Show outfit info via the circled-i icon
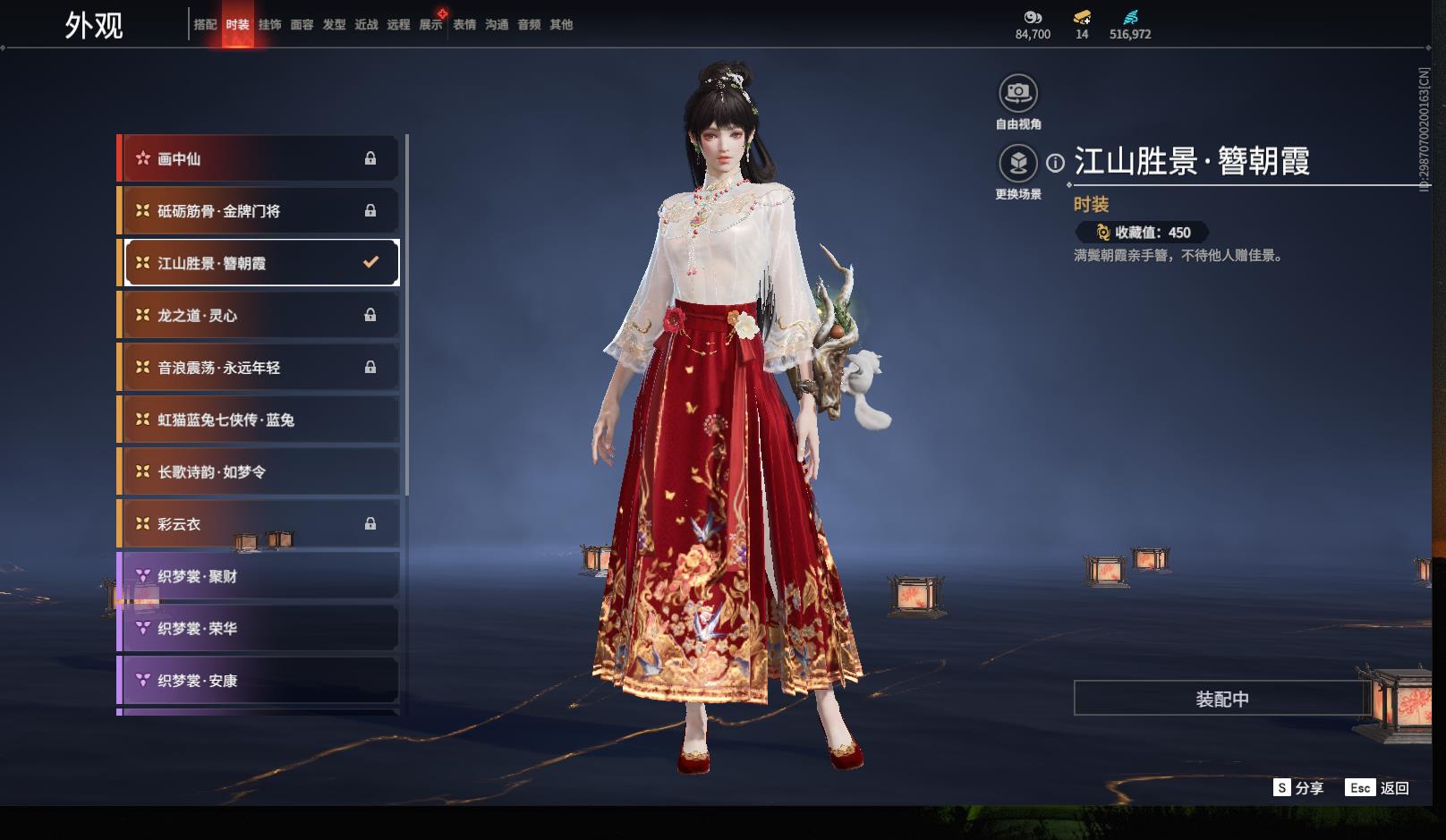 (1056, 163)
